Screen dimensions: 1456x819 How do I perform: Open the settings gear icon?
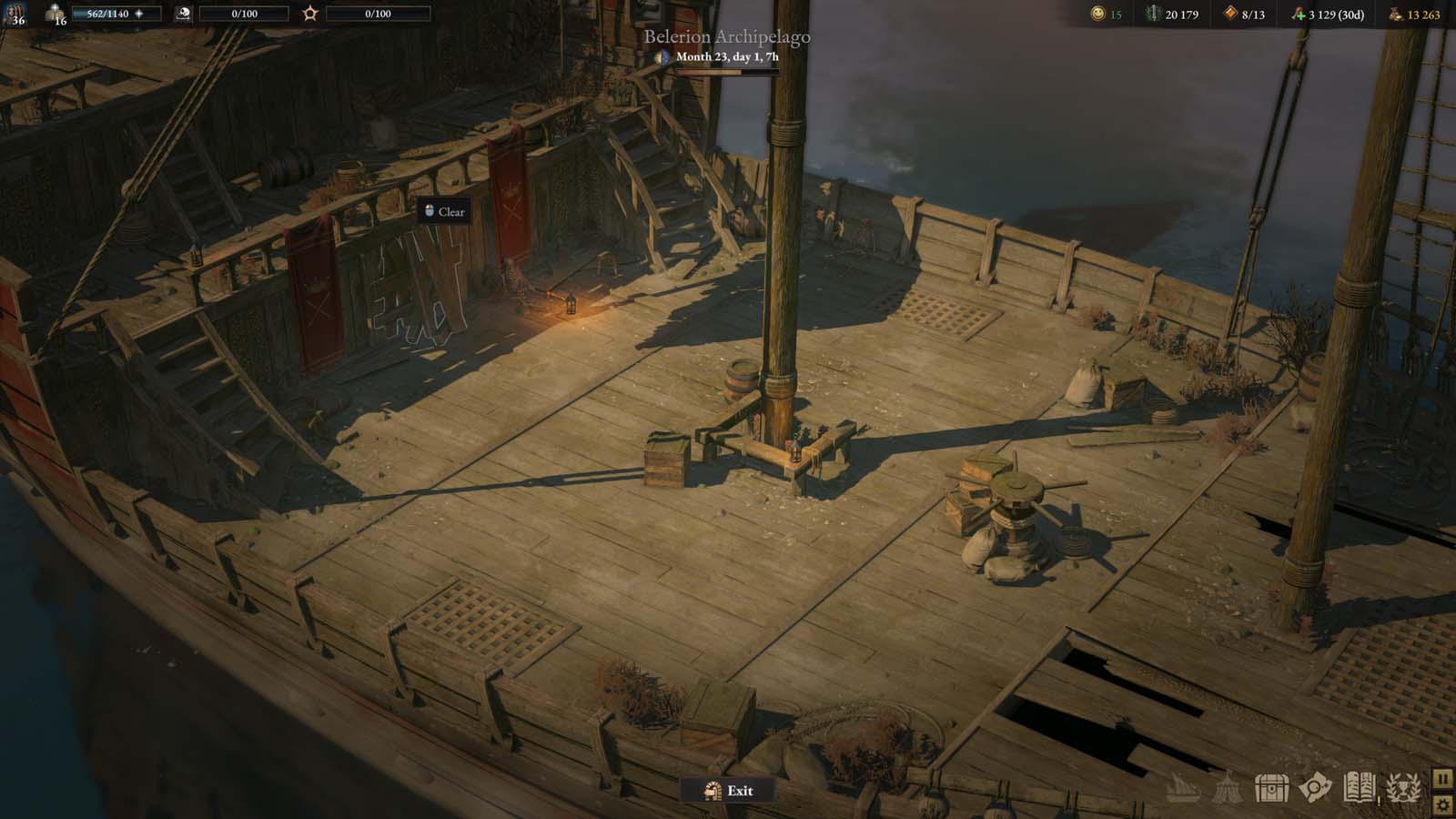click(1443, 804)
